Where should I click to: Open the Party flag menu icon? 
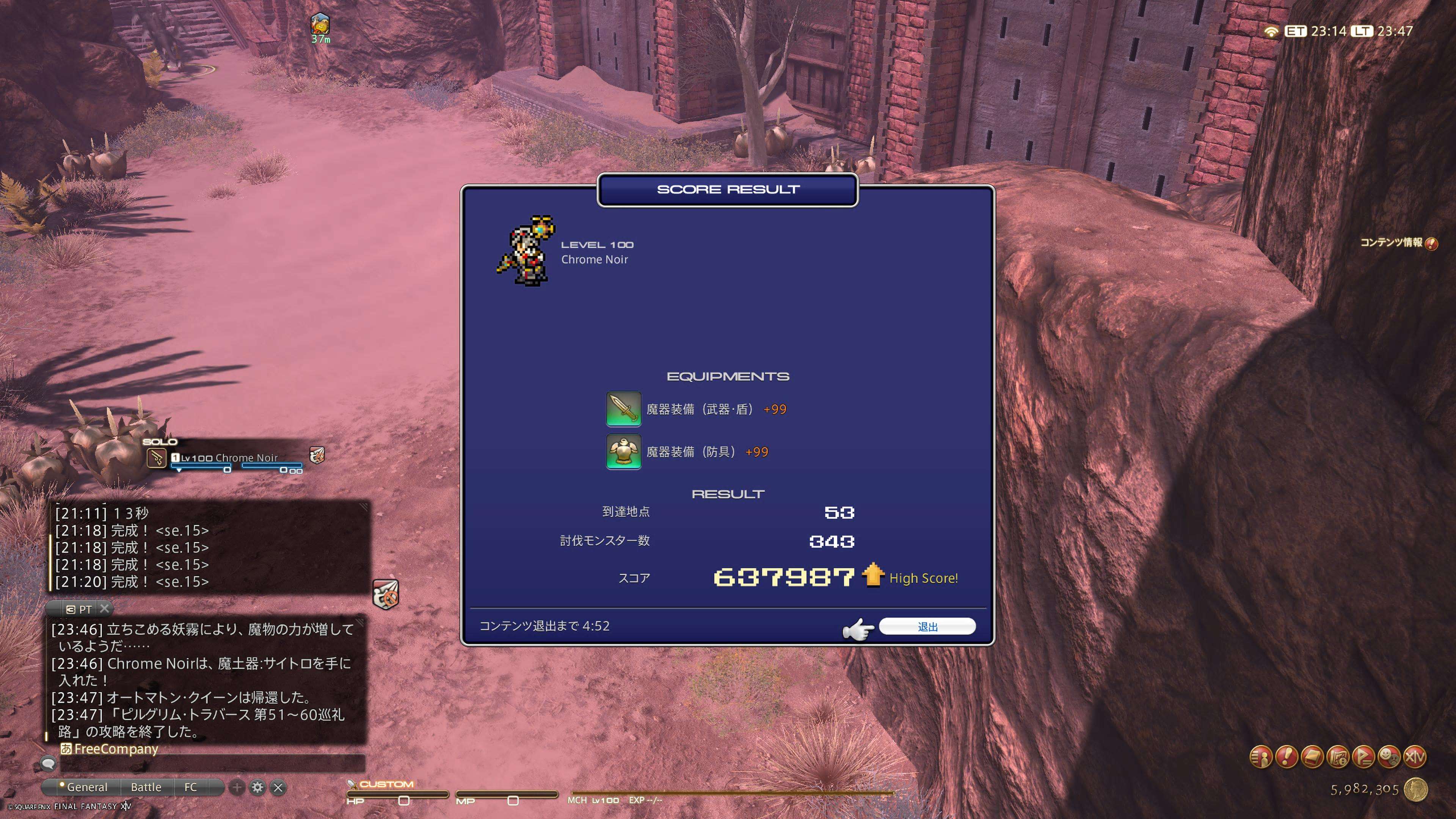click(1363, 757)
